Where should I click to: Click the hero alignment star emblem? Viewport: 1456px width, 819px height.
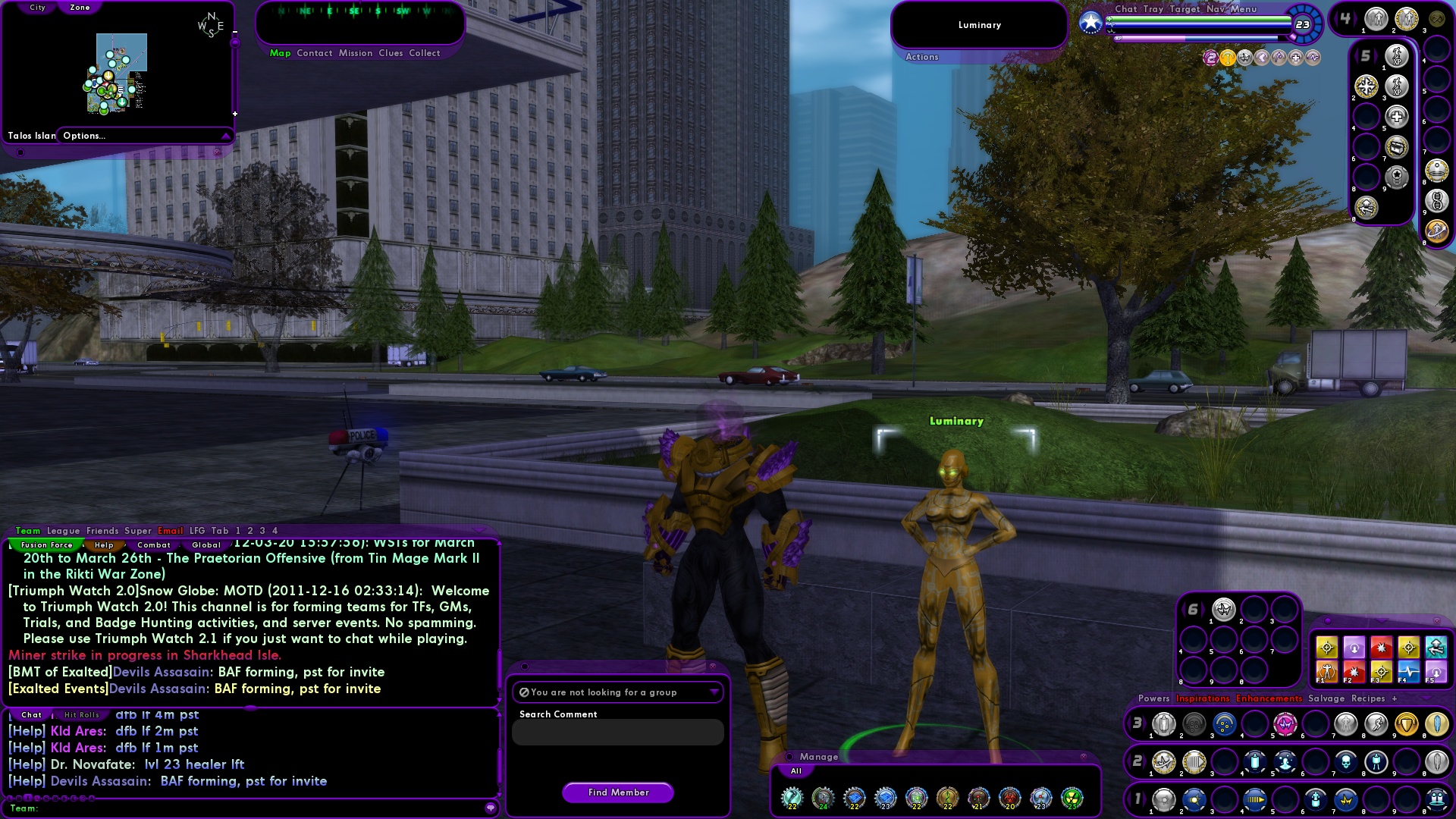(1090, 24)
